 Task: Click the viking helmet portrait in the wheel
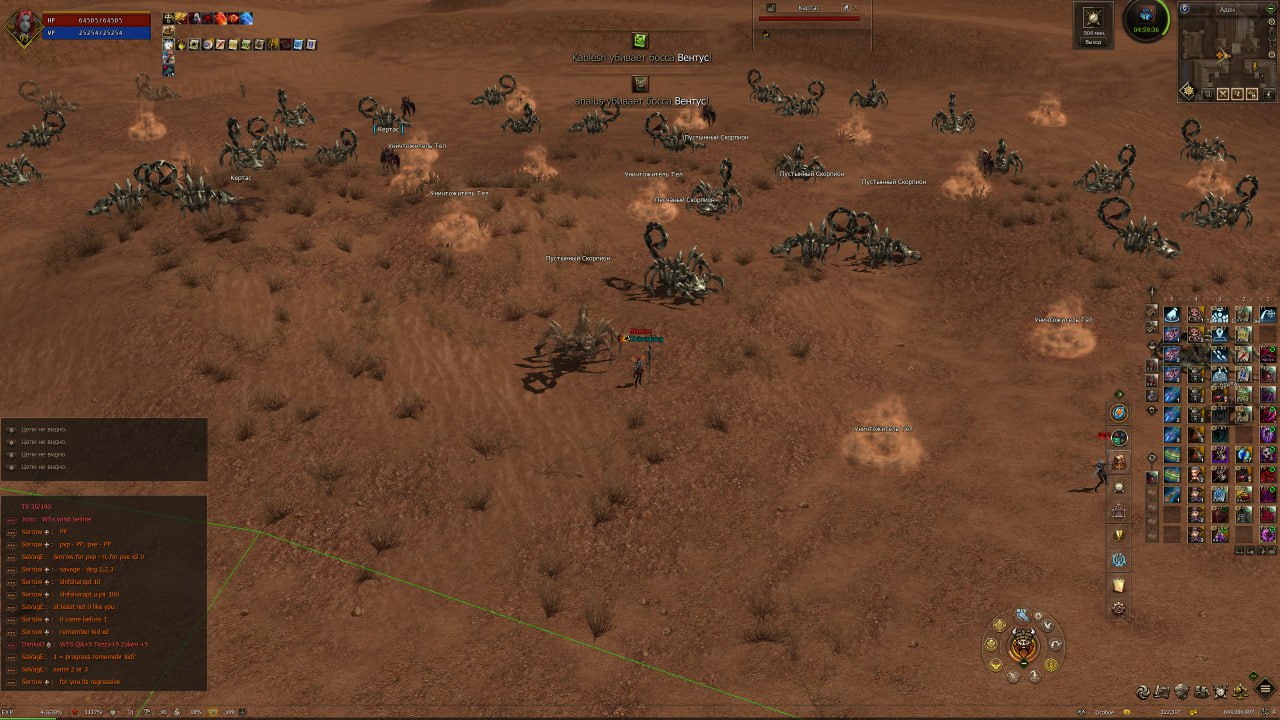[x=1023, y=645]
